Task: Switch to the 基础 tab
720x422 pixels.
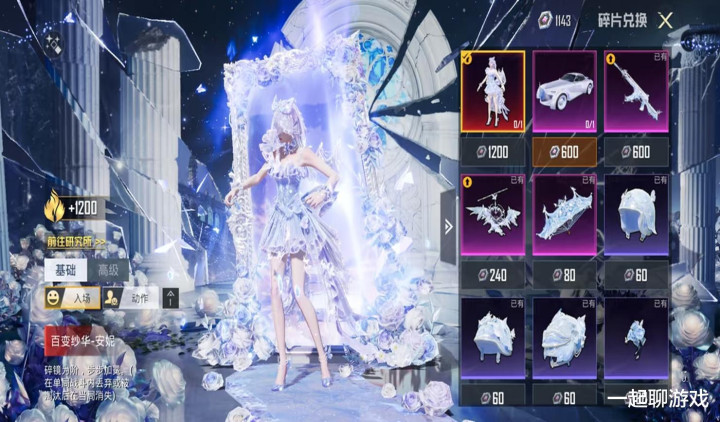Action: (x=64, y=270)
